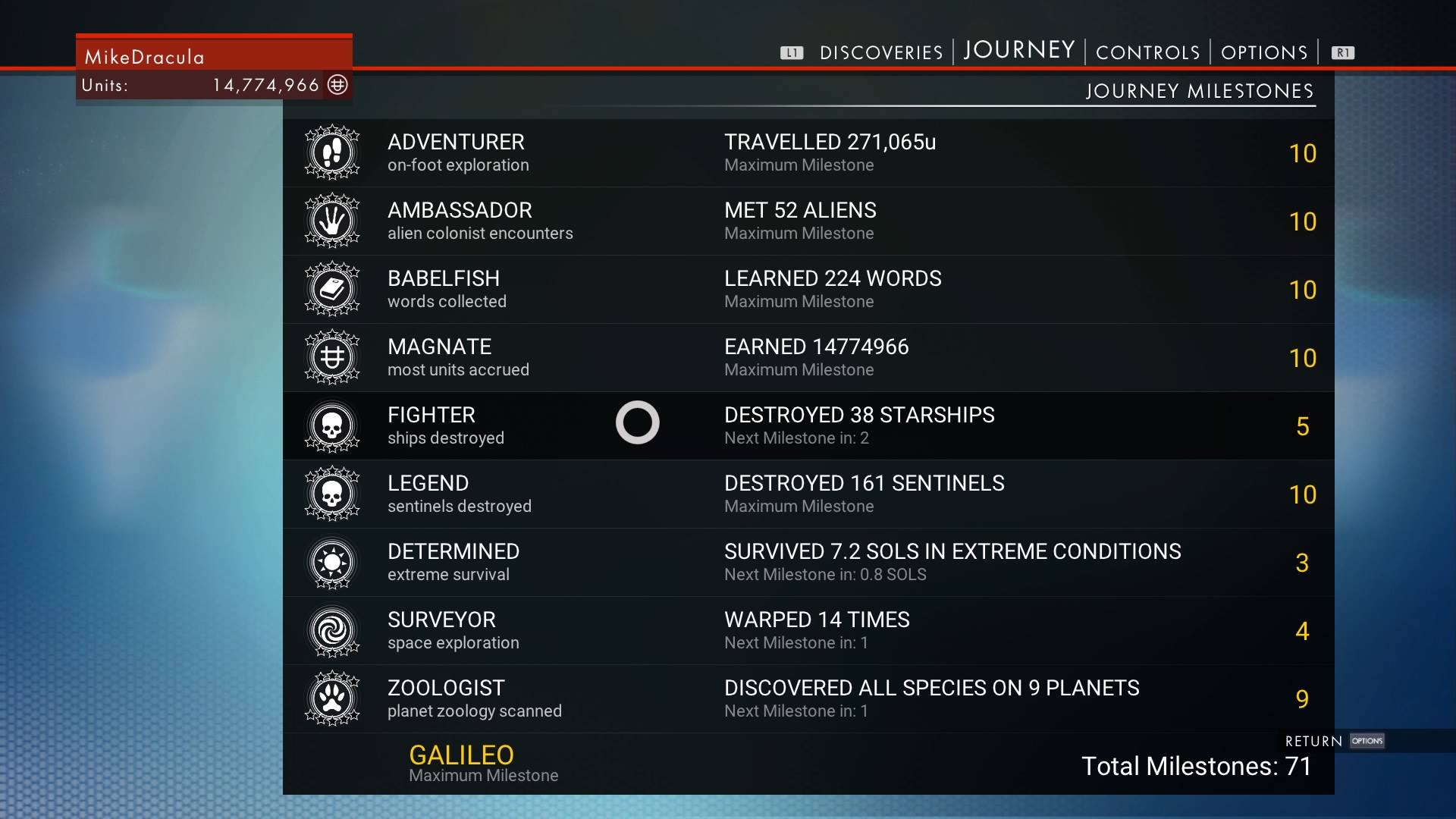Select the Legend sentinel skull icon
This screenshot has width=1456, height=819.
pyautogui.click(x=332, y=494)
